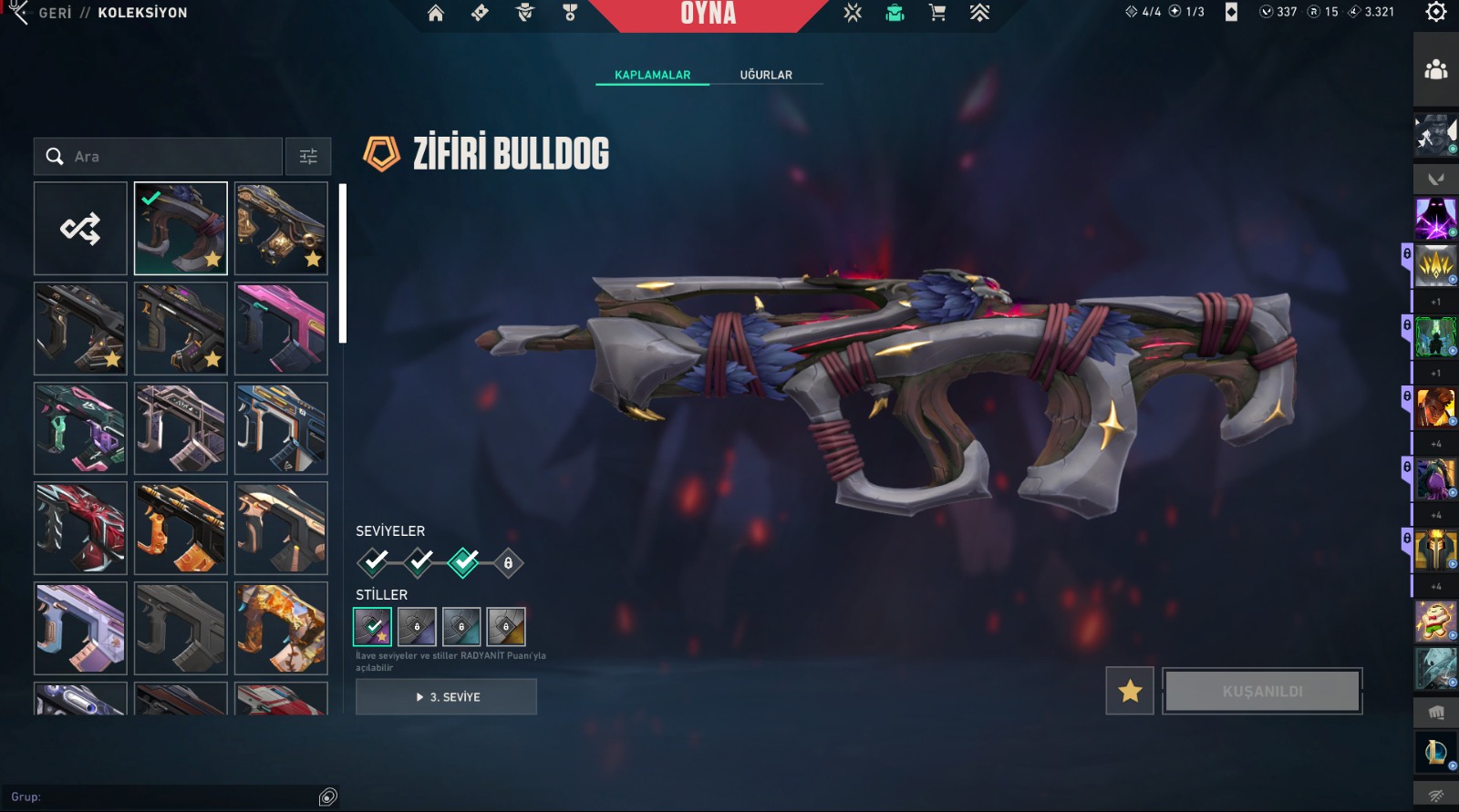This screenshot has width=1459, height=812.
Task: Select the KAPLAMALAR tab
Action: (x=652, y=75)
